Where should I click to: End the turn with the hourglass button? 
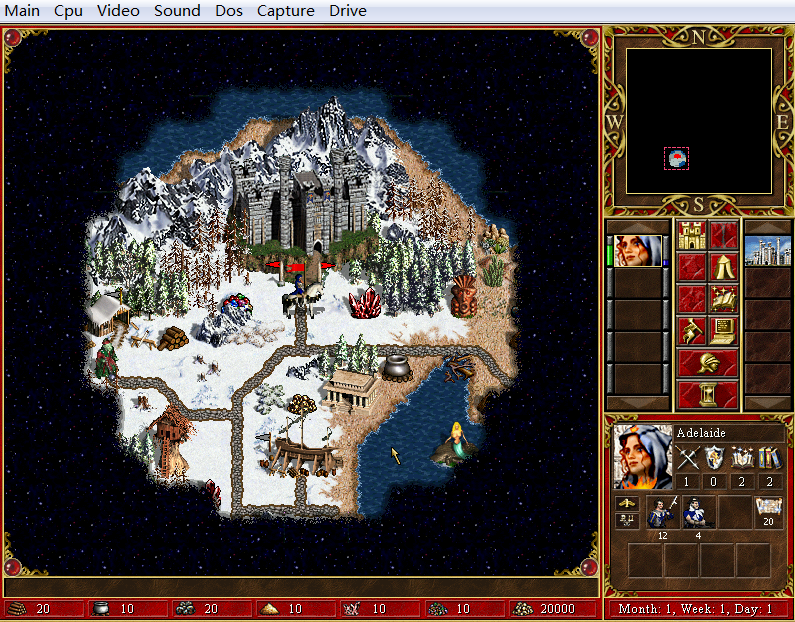(x=708, y=394)
